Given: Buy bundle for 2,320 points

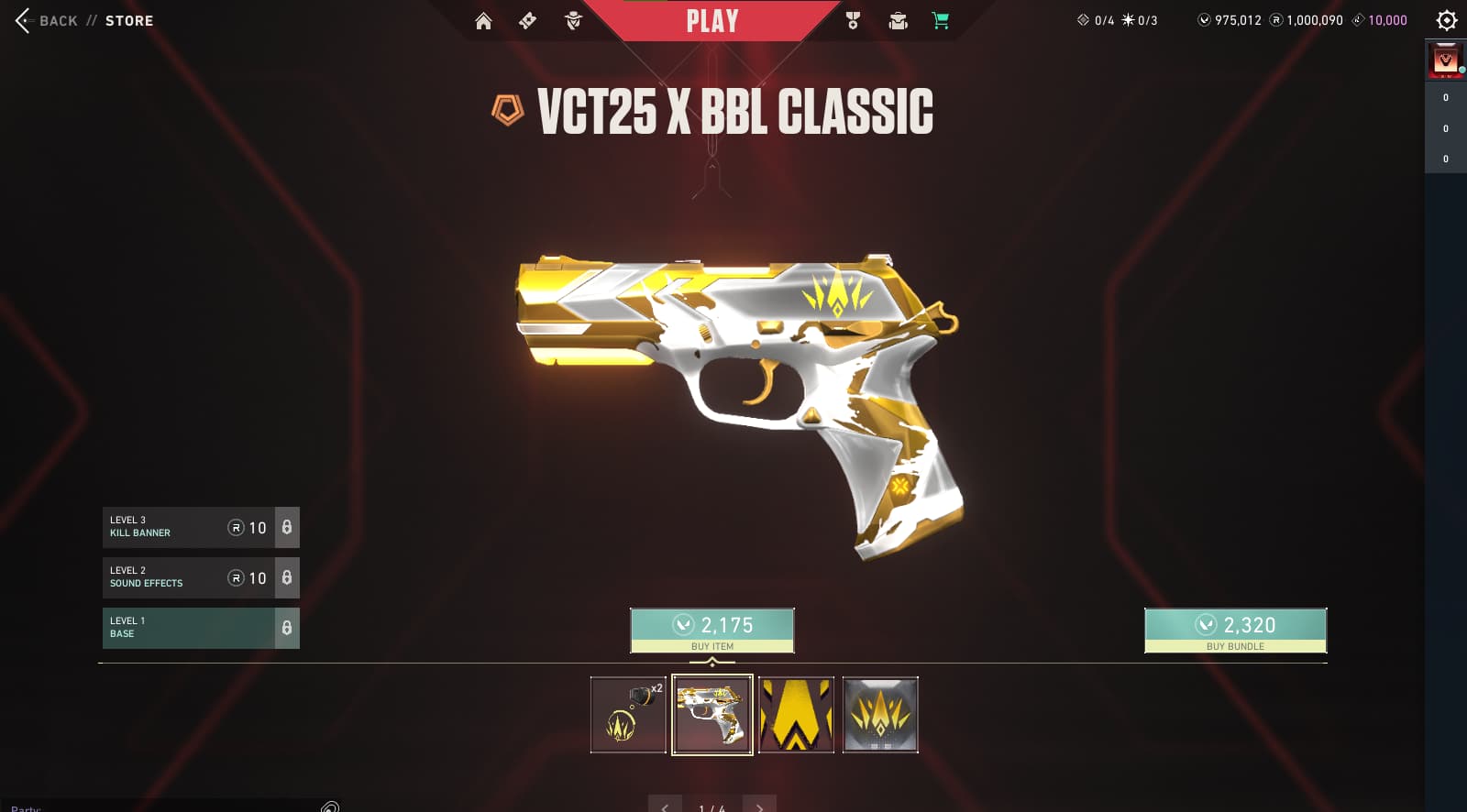Looking at the screenshot, I should (1235, 630).
